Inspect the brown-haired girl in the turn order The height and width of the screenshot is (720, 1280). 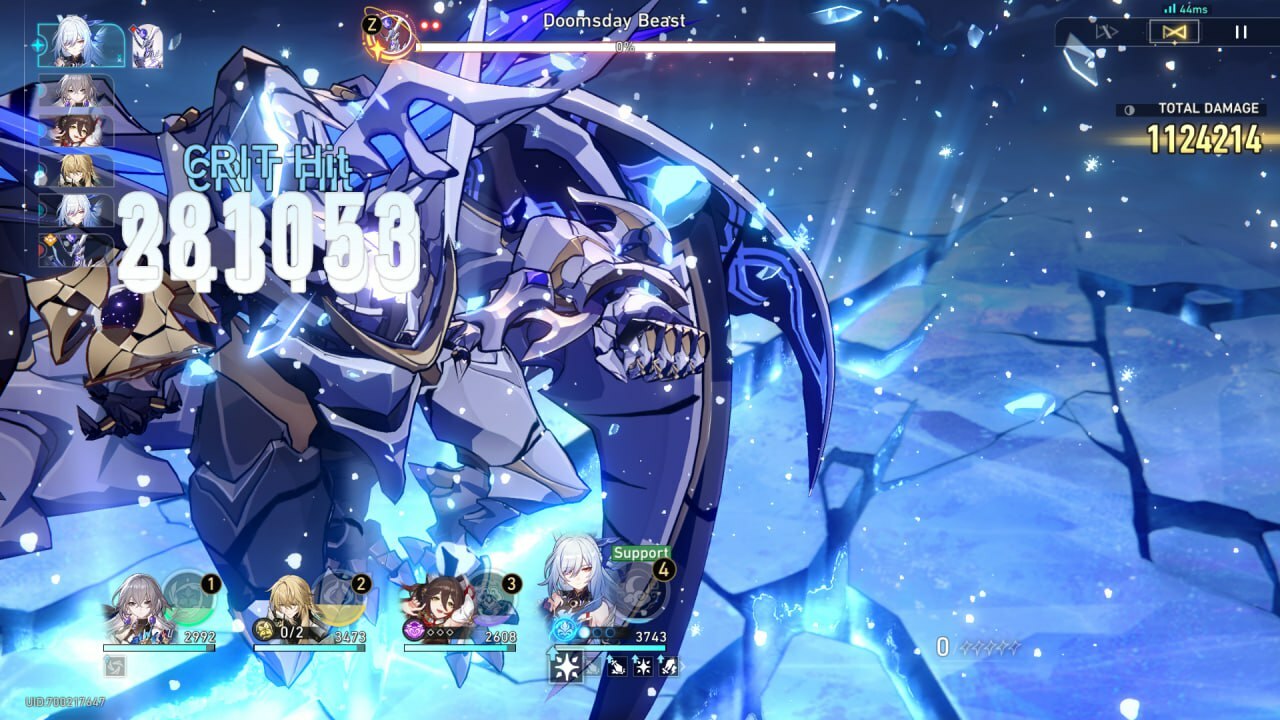pyautogui.click(x=75, y=131)
